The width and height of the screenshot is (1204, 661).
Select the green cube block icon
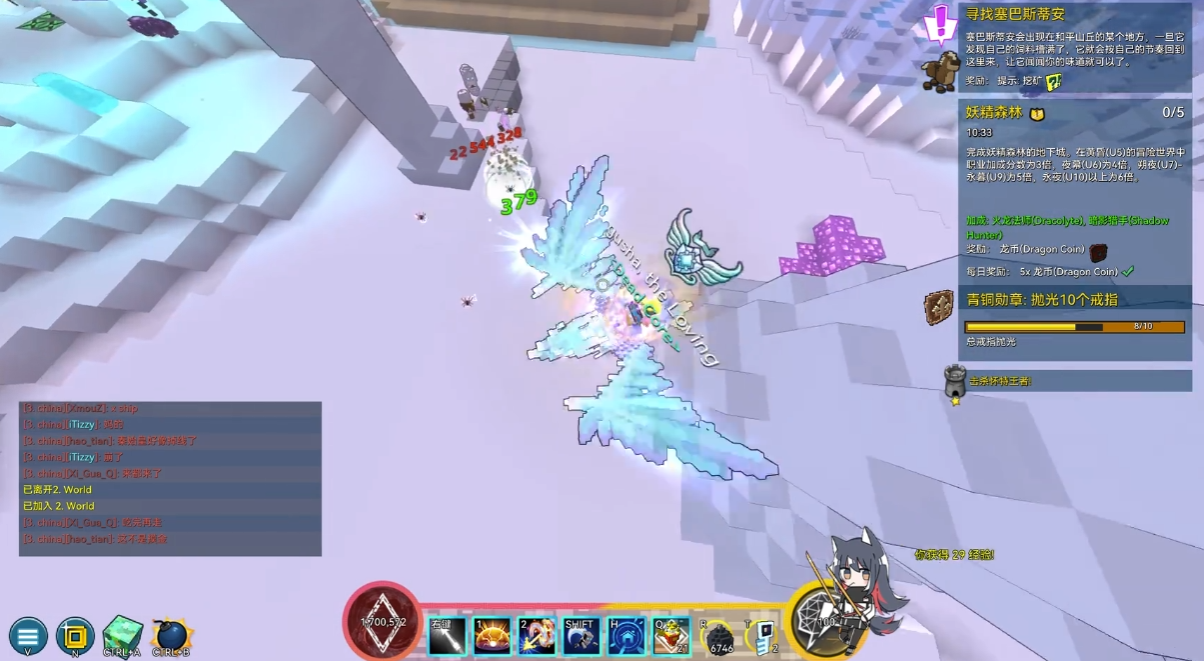coord(122,634)
